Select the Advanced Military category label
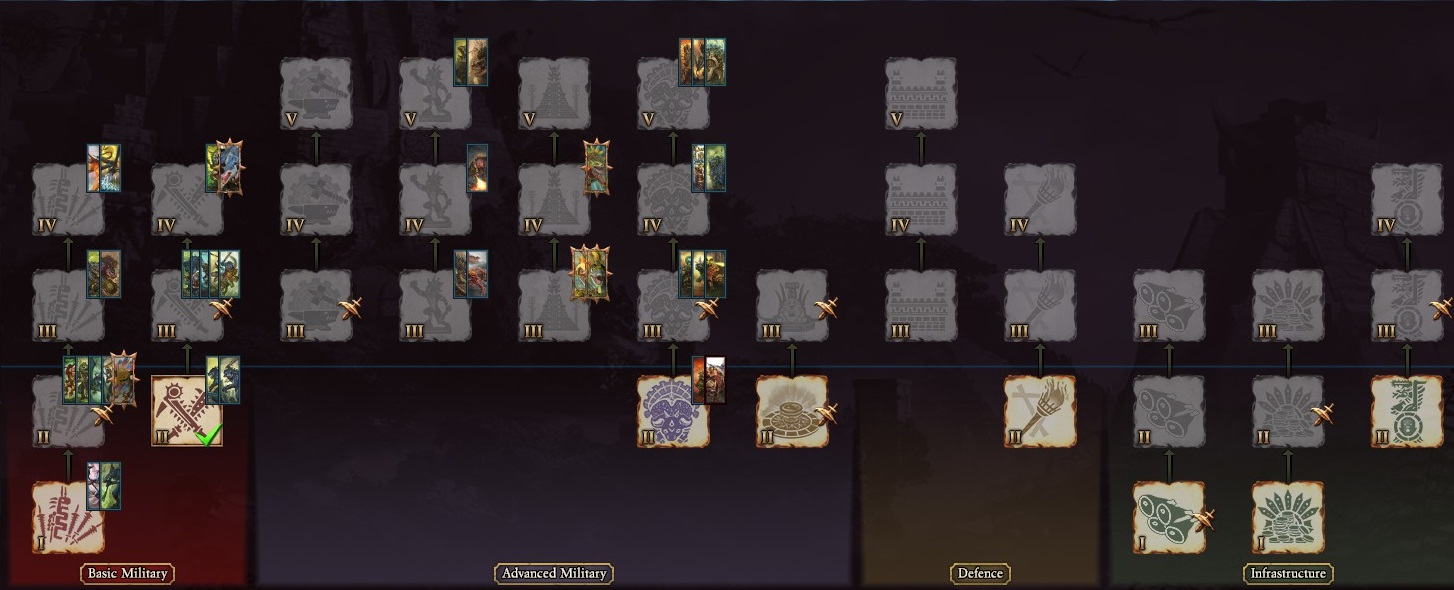The width and height of the screenshot is (1454, 590). click(x=554, y=573)
